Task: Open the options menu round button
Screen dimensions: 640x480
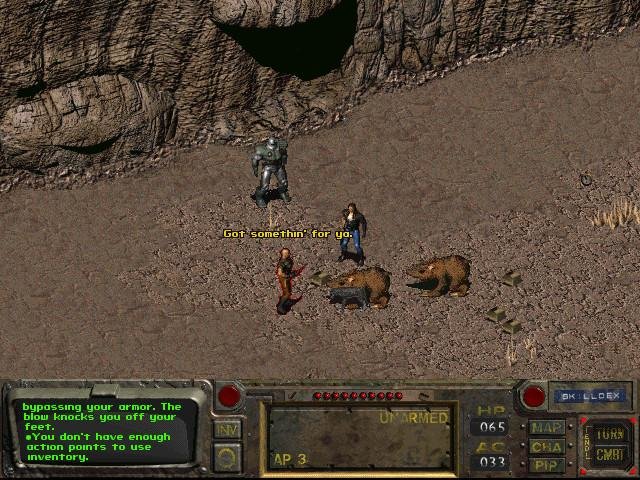Action: (227, 457)
